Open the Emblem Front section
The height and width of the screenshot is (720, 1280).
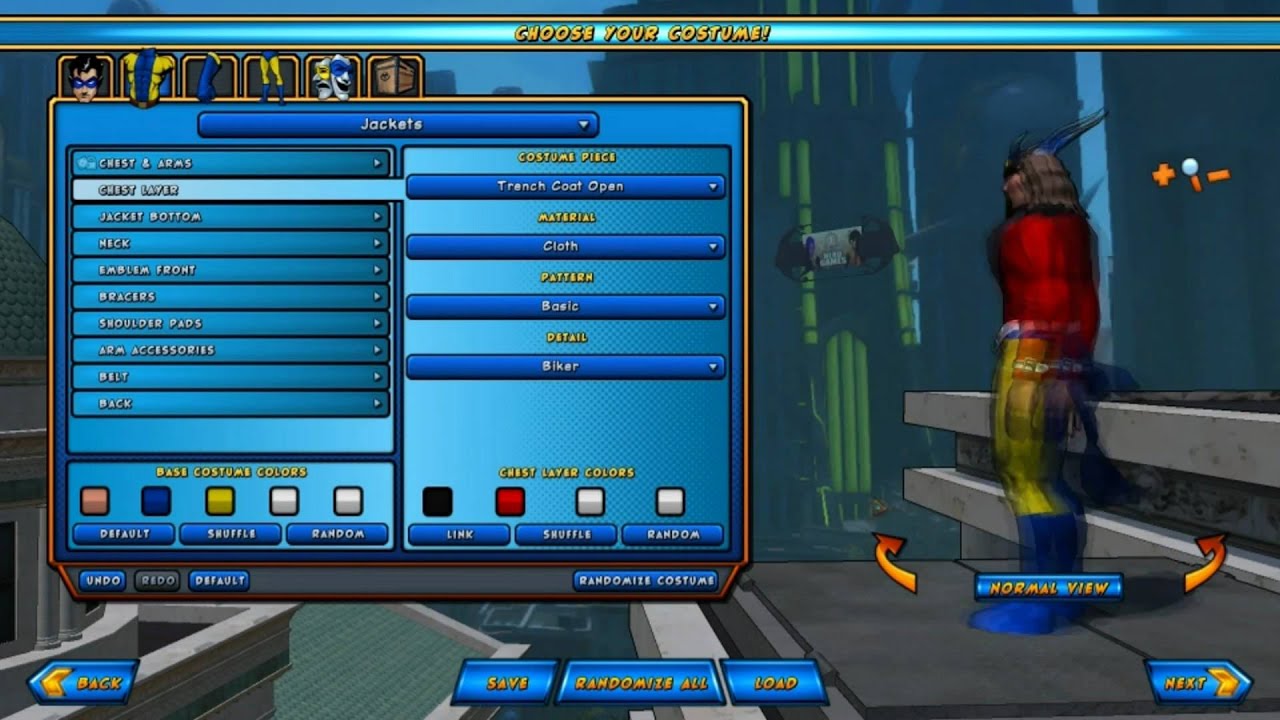pos(230,269)
